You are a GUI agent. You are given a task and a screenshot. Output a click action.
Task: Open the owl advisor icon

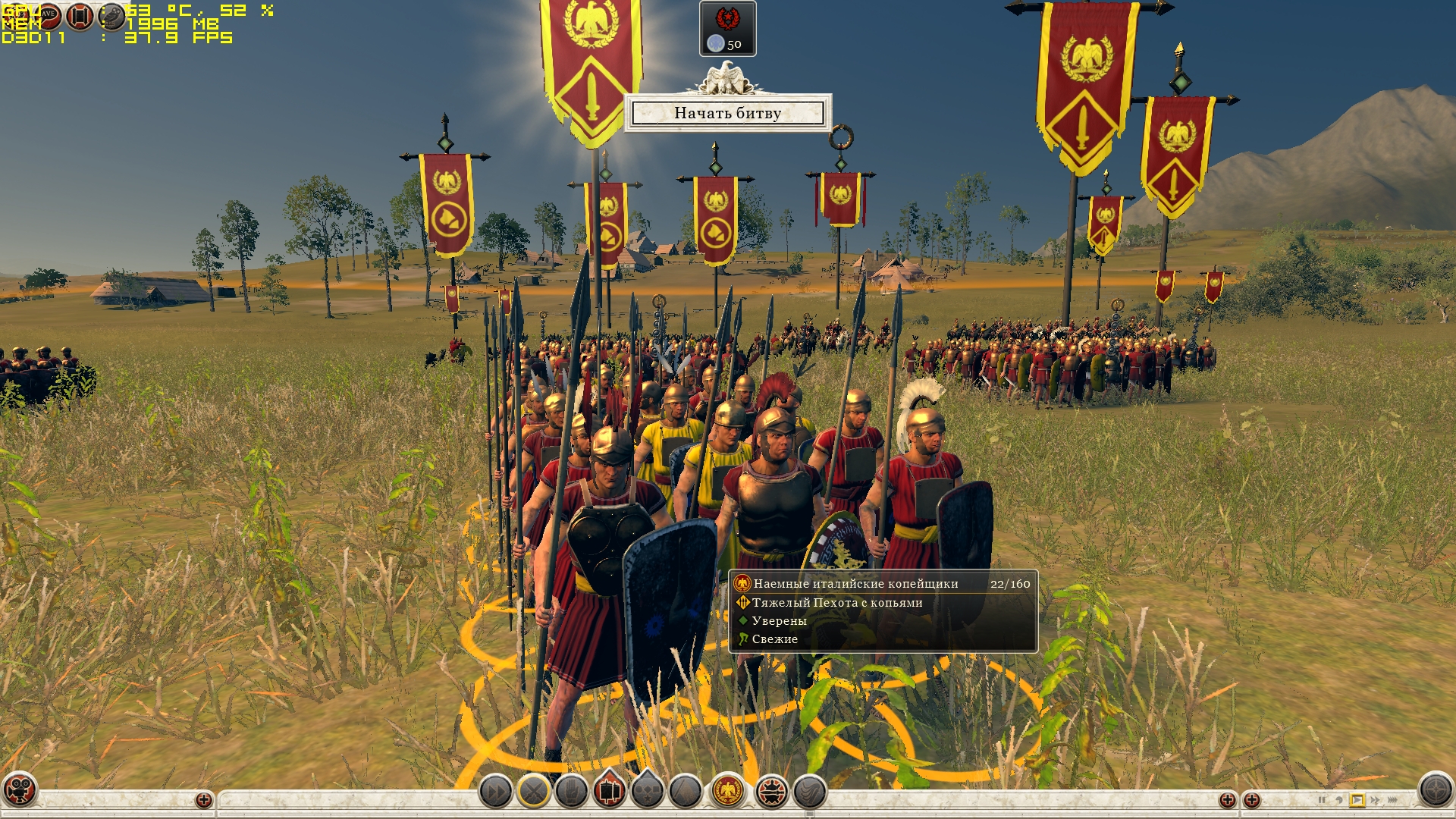112,16
